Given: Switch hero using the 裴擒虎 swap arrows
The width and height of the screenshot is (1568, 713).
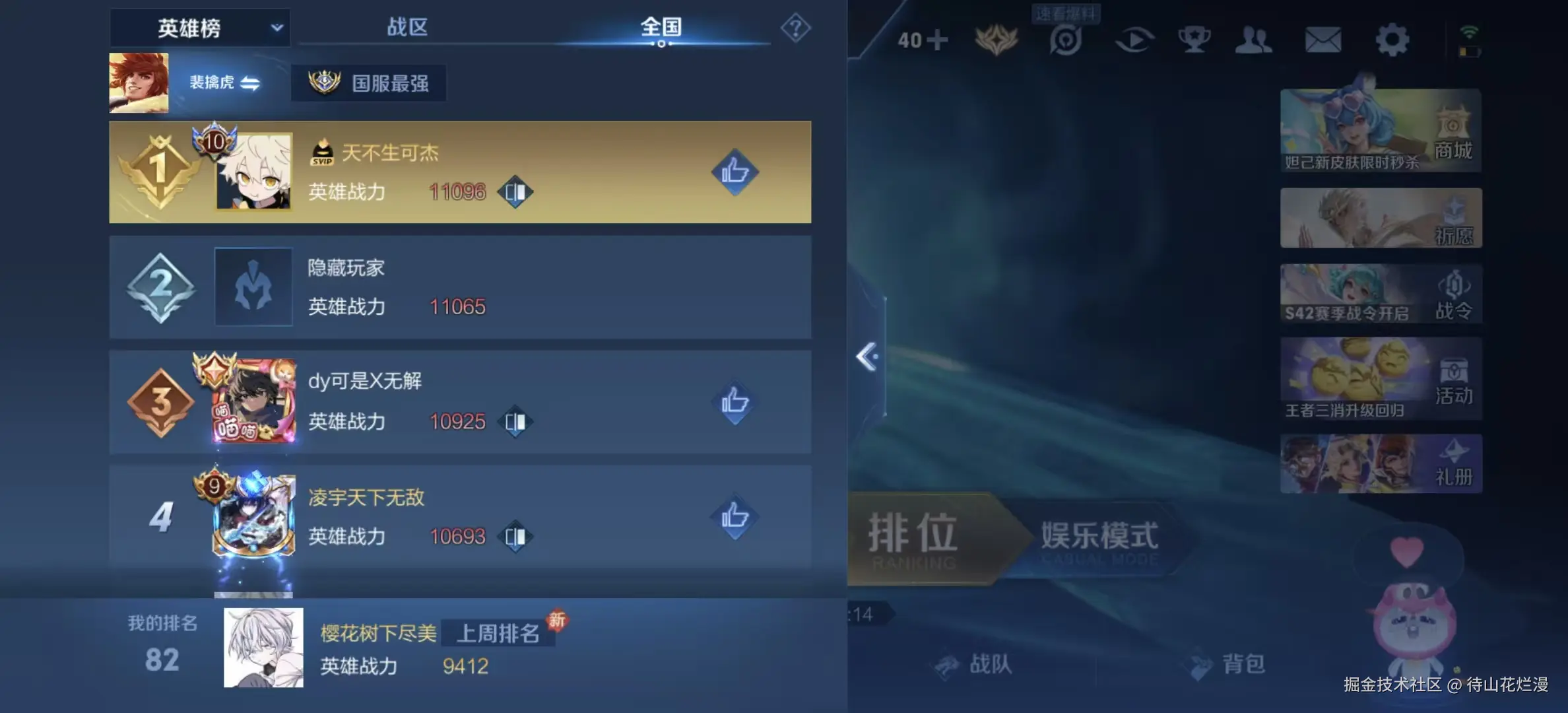Looking at the screenshot, I should [x=253, y=83].
